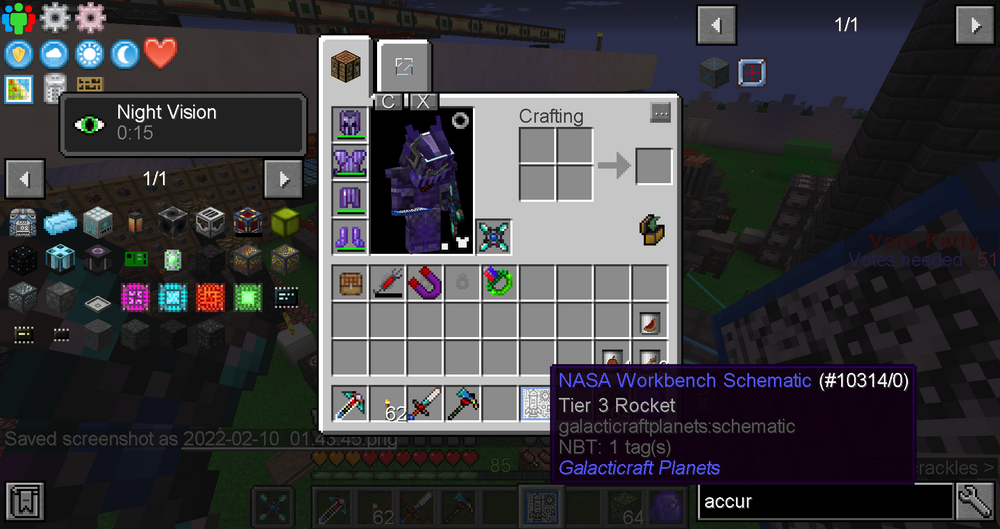Viewport: 1000px width, 529px height.
Task: Go to next item list page, top right
Action: click(975, 25)
